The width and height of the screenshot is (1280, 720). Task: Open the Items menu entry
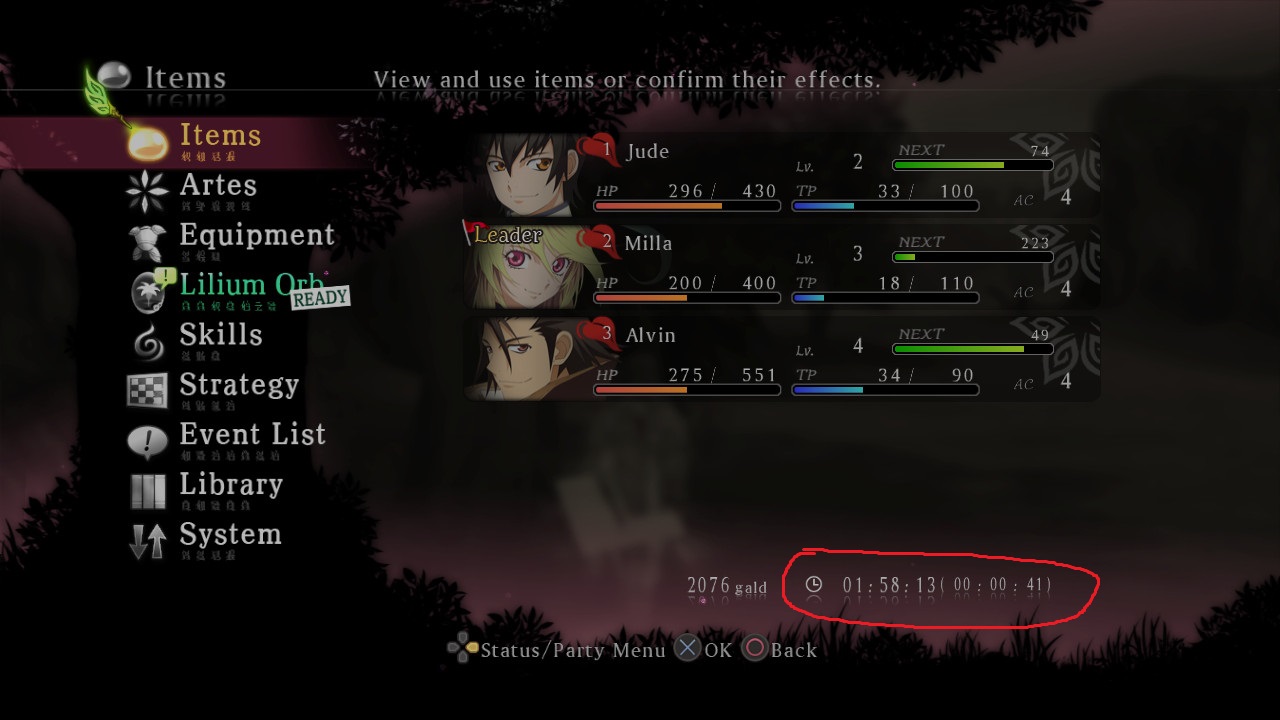tap(219, 137)
